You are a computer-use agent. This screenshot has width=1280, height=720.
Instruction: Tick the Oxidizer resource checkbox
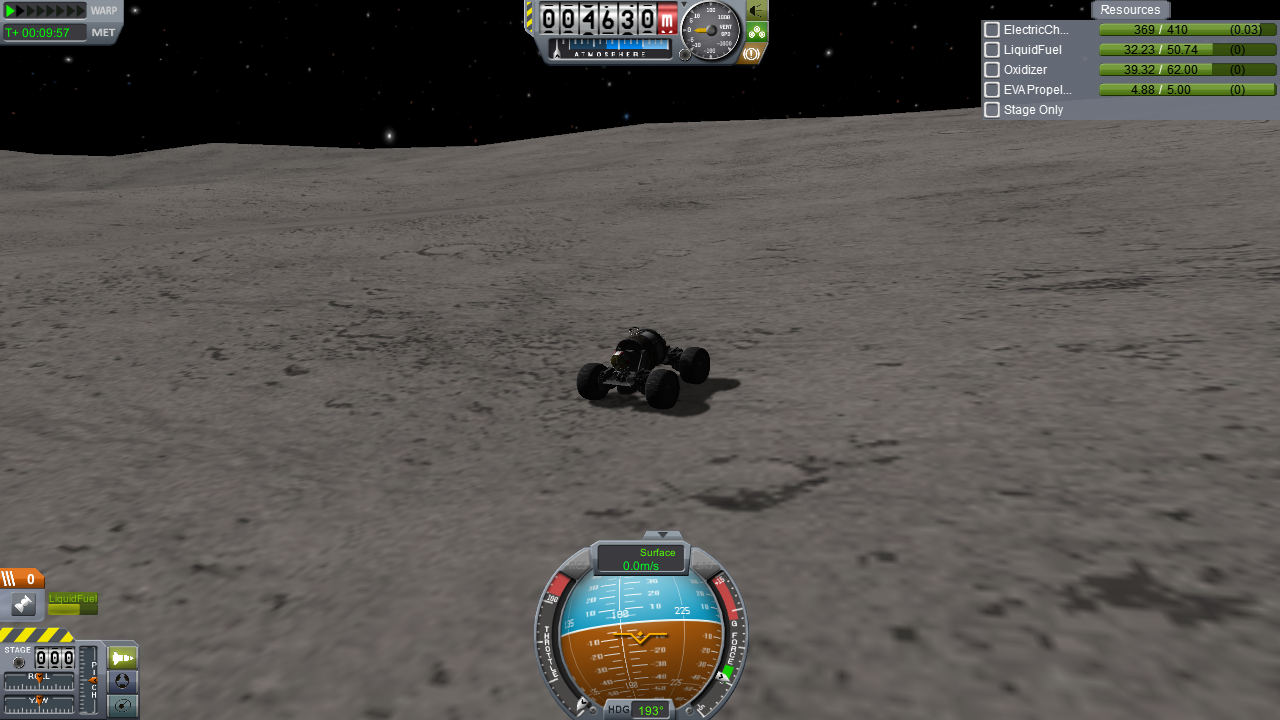pyautogui.click(x=992, y=70)
